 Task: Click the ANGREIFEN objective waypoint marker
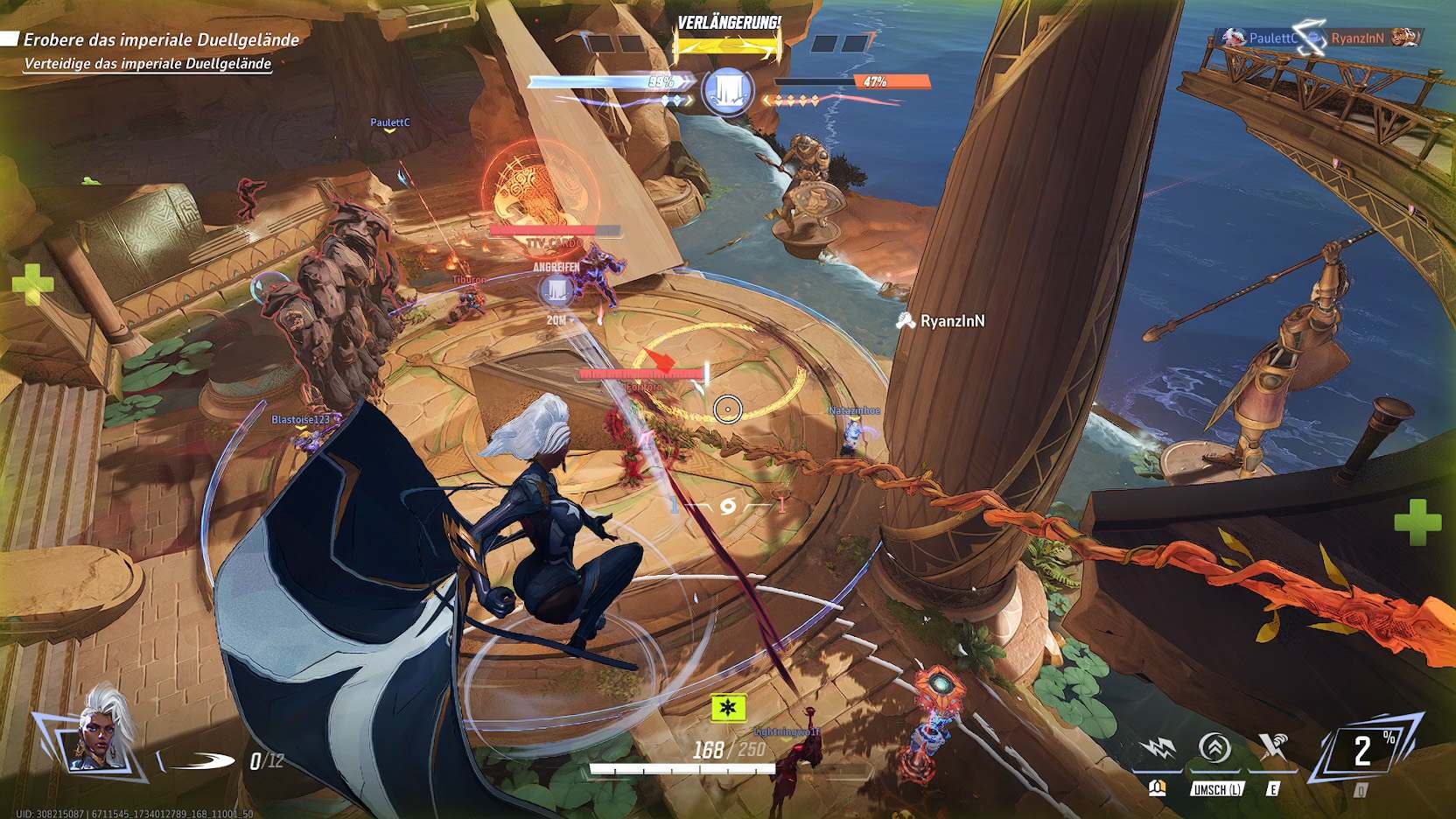pyautogui.click(x=556, y=290)
